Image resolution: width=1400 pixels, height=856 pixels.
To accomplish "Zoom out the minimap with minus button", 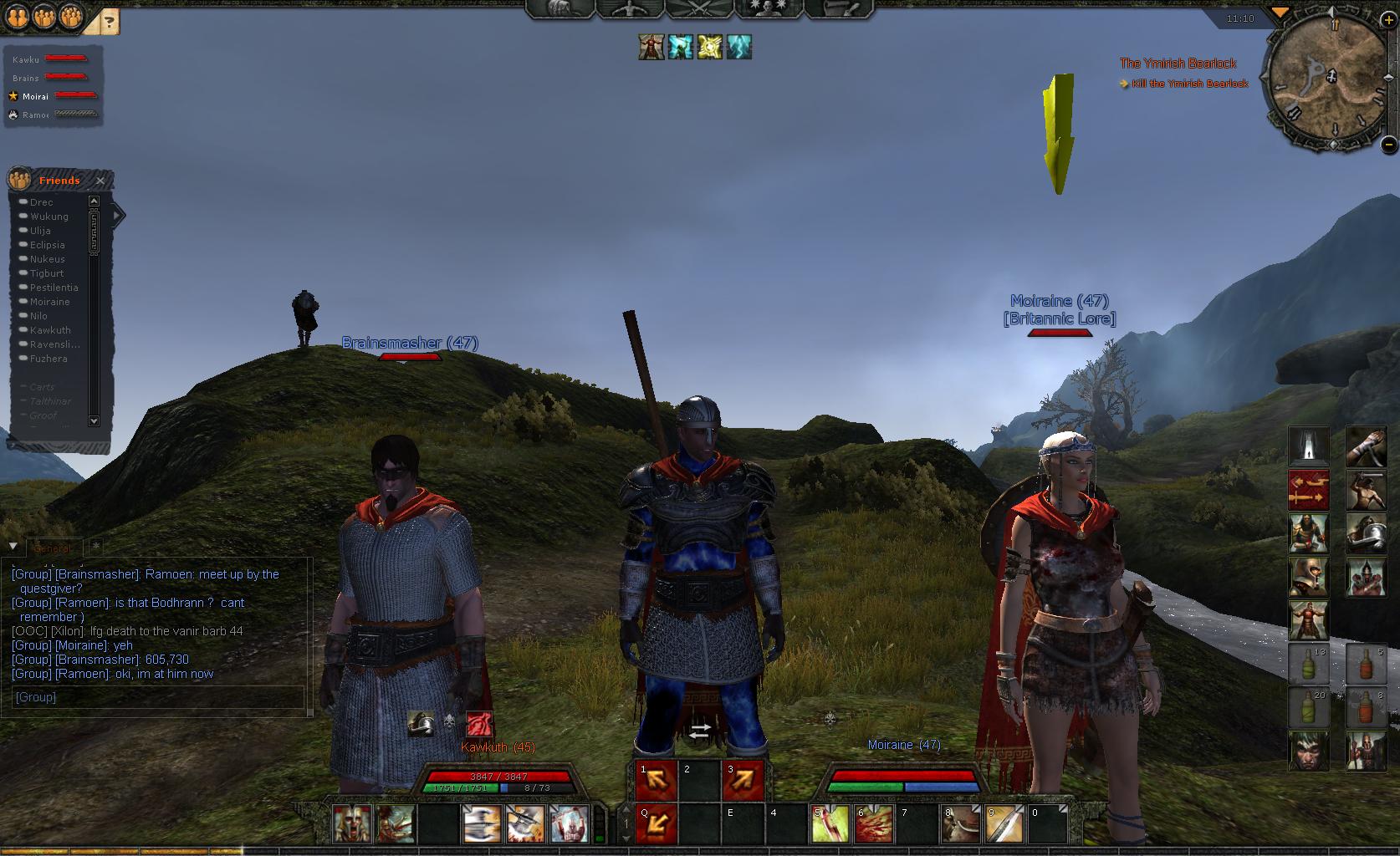I will point(1388,144).
